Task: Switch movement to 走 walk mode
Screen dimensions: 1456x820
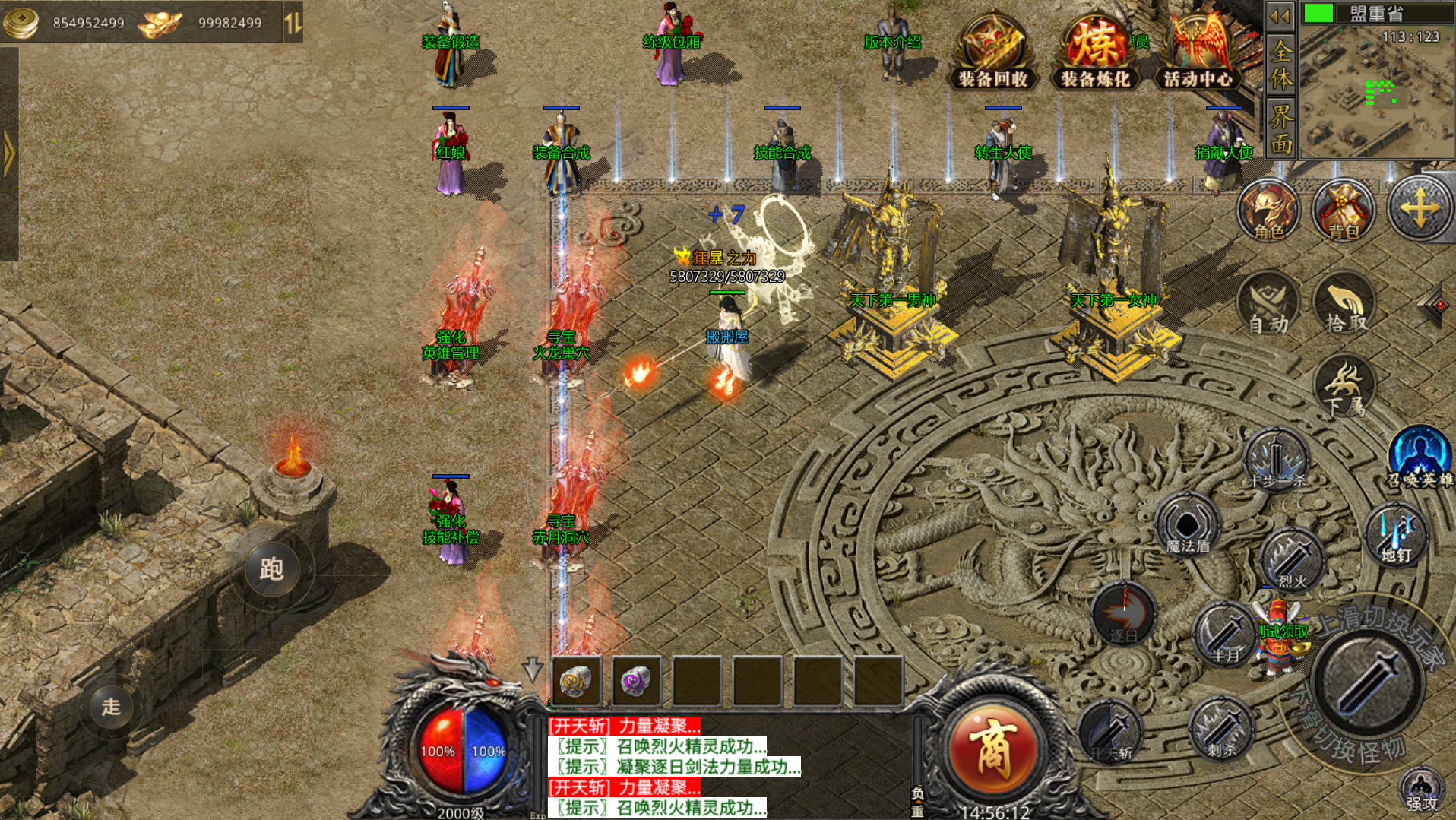Action: 111,706
